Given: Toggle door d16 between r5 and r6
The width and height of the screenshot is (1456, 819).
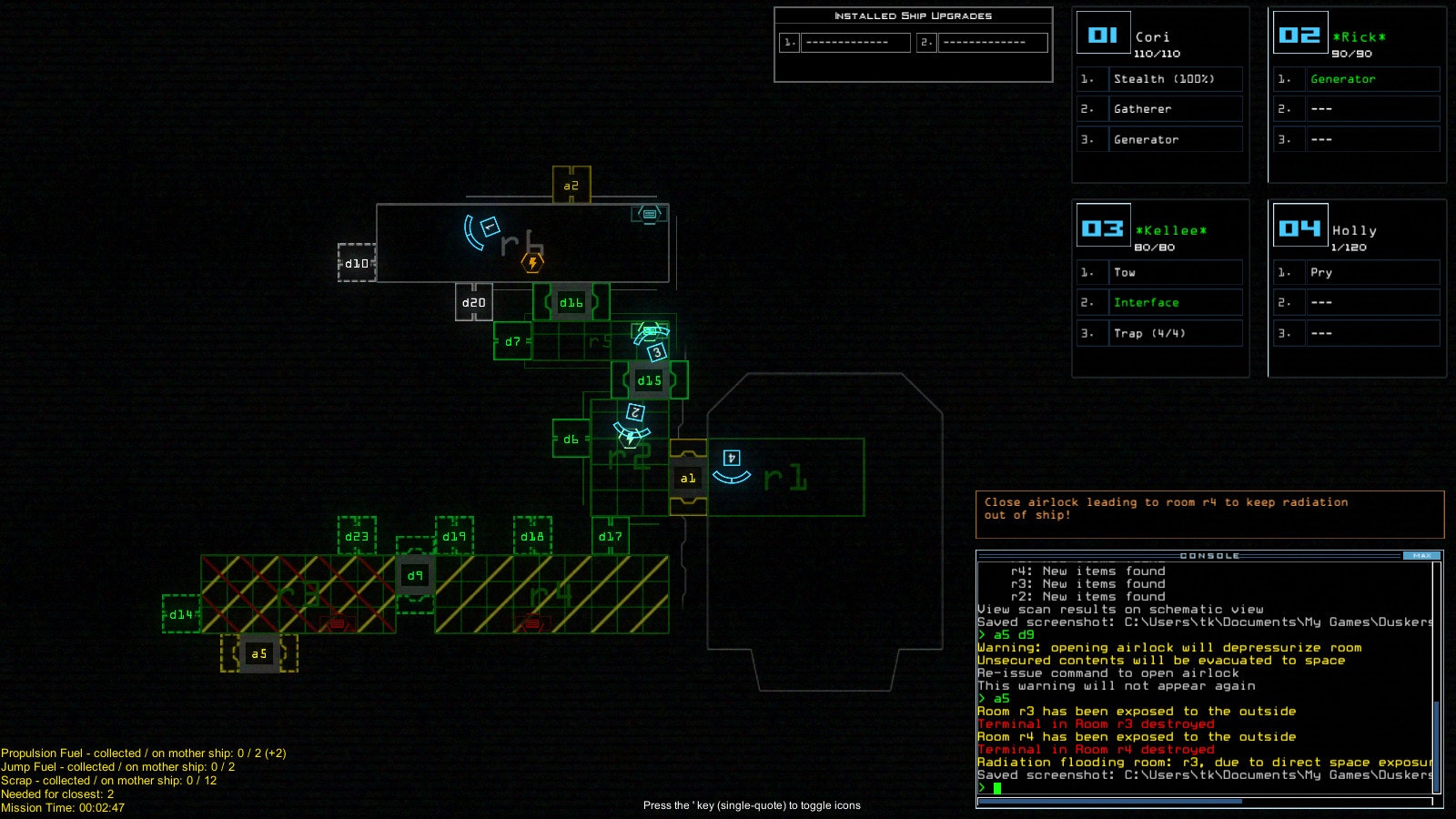Looking at the screenshot, I should tap(570, 302).
